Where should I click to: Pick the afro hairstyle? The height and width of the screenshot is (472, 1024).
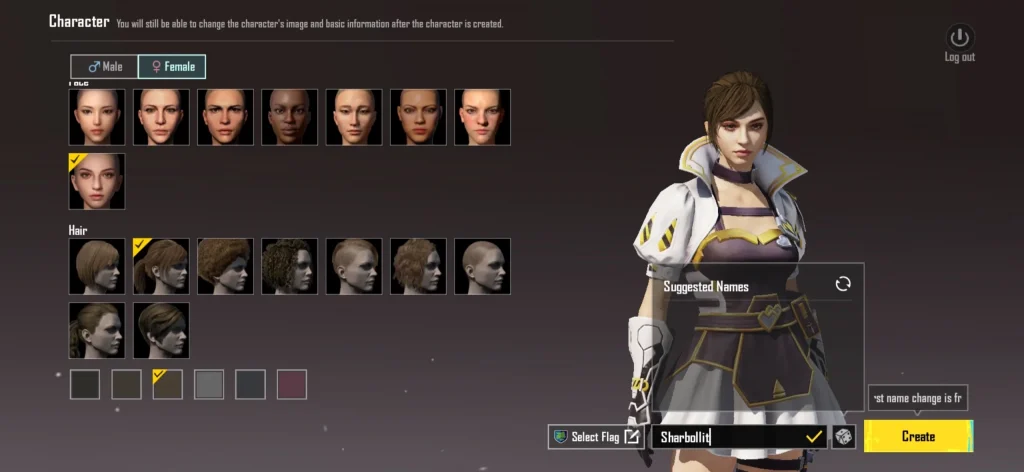[226, 266]
